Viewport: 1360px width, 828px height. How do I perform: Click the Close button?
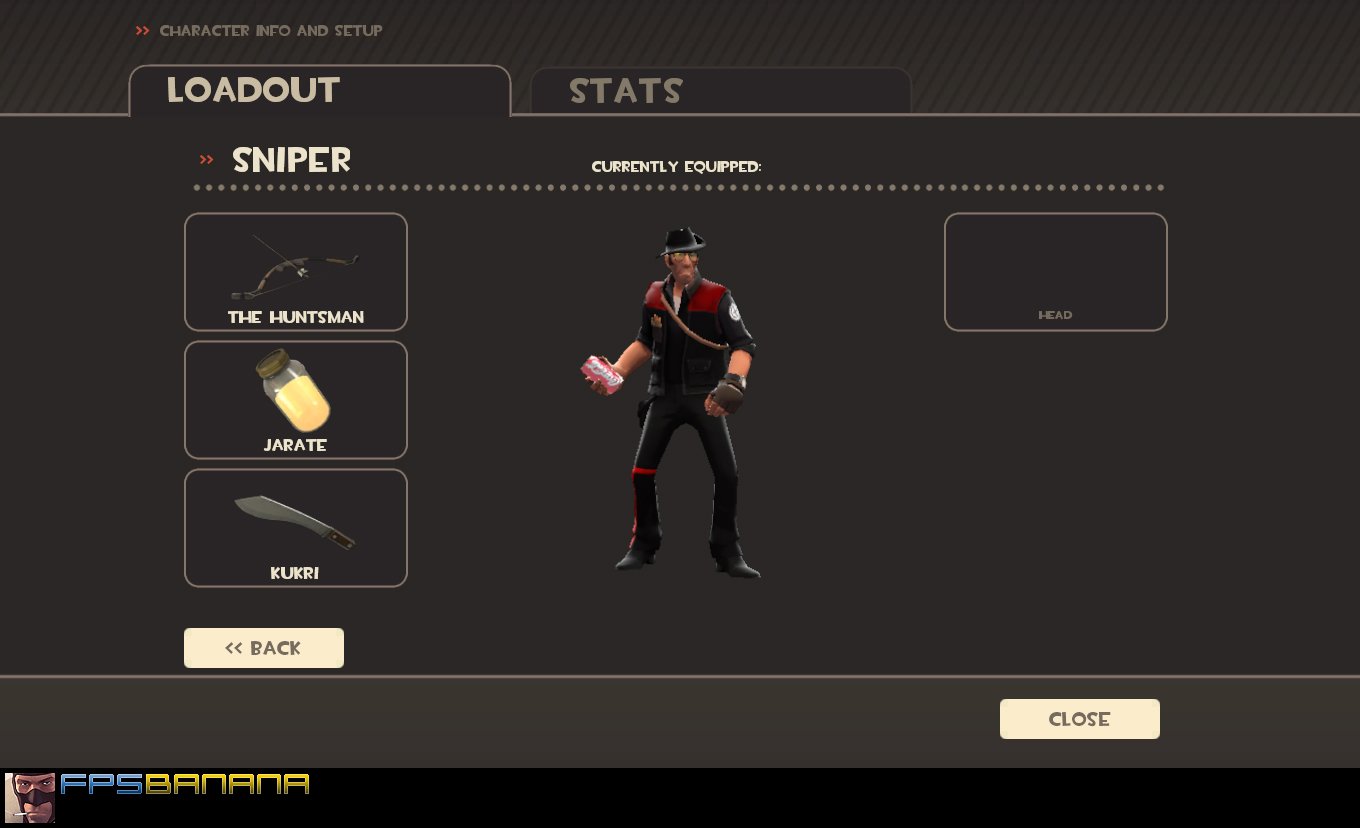point(1079,718)
